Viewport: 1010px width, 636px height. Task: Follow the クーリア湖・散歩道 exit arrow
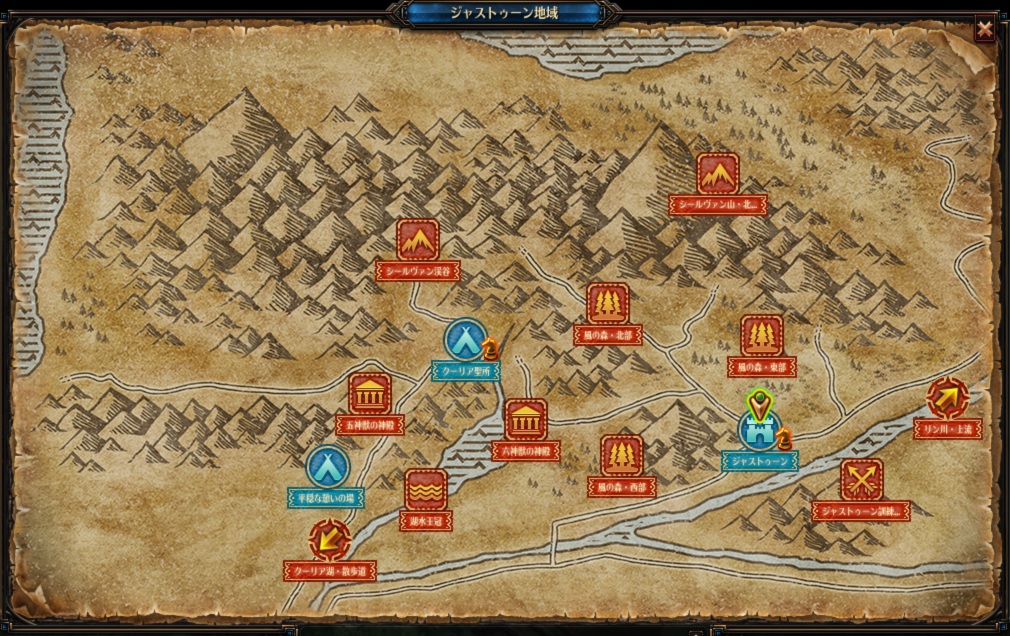click(329, 540)
